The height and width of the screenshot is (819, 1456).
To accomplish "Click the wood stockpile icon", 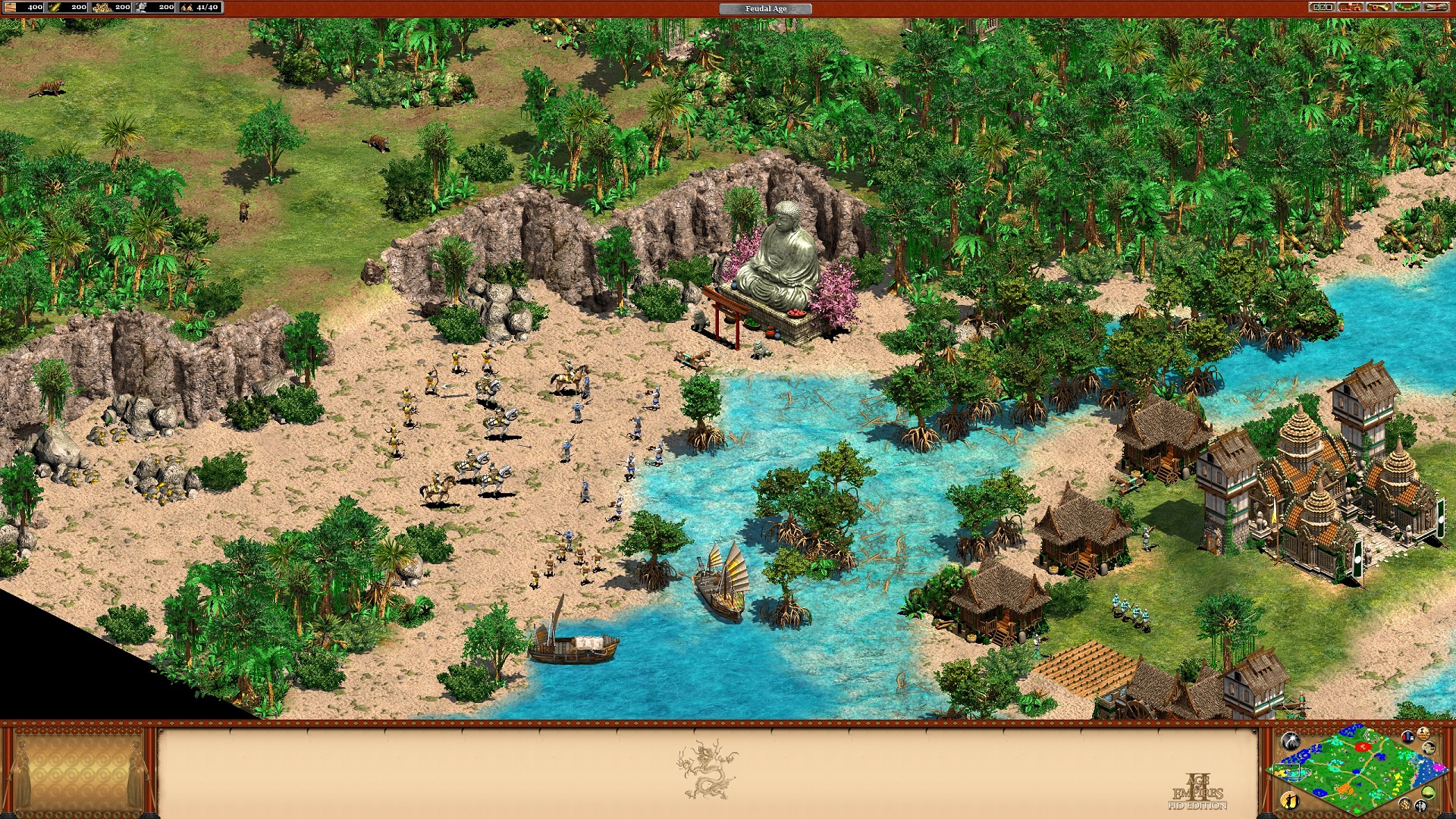I will pos(10,7).
